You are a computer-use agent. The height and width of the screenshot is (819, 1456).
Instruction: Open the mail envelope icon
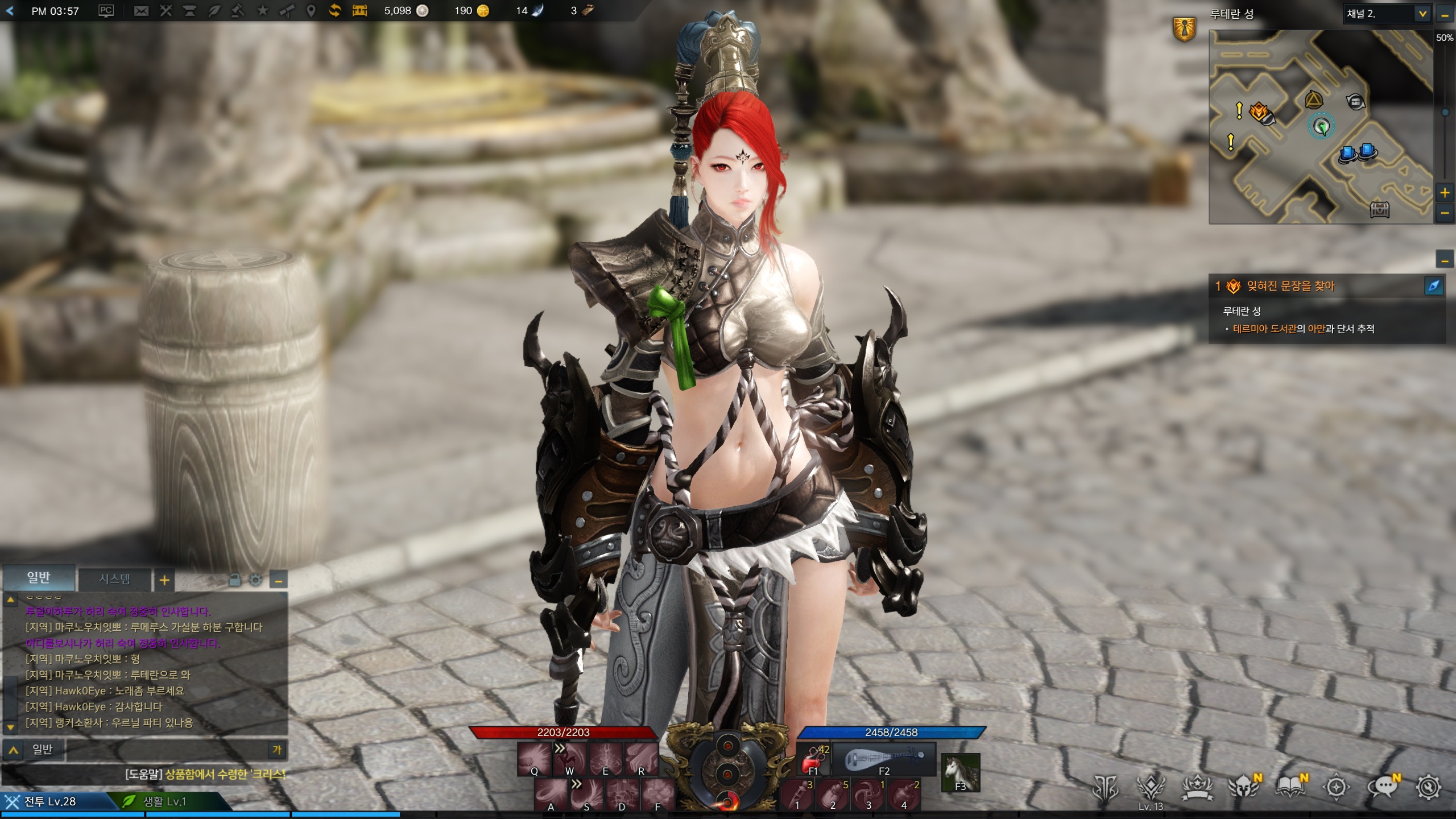(140, 11)
